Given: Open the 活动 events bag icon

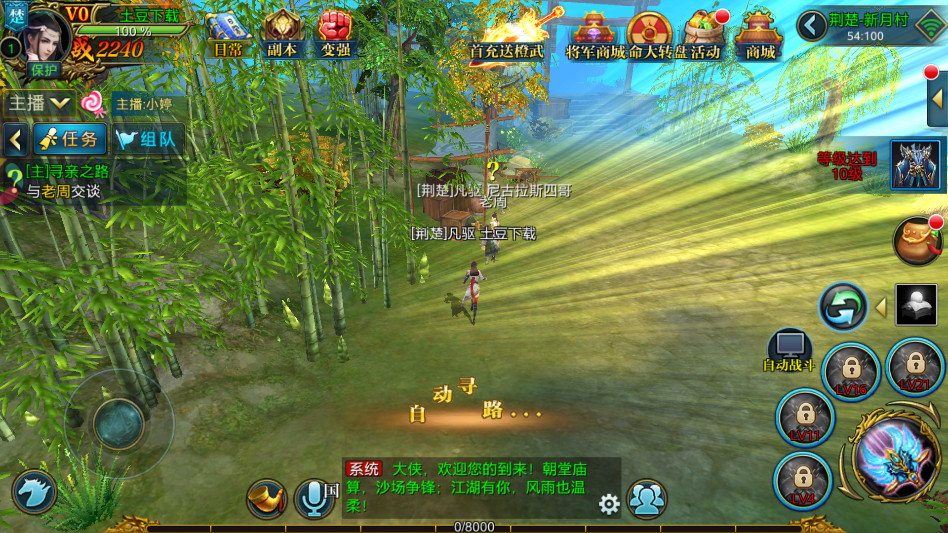Looking at the screenshot, I should click(x=705, y=35).
